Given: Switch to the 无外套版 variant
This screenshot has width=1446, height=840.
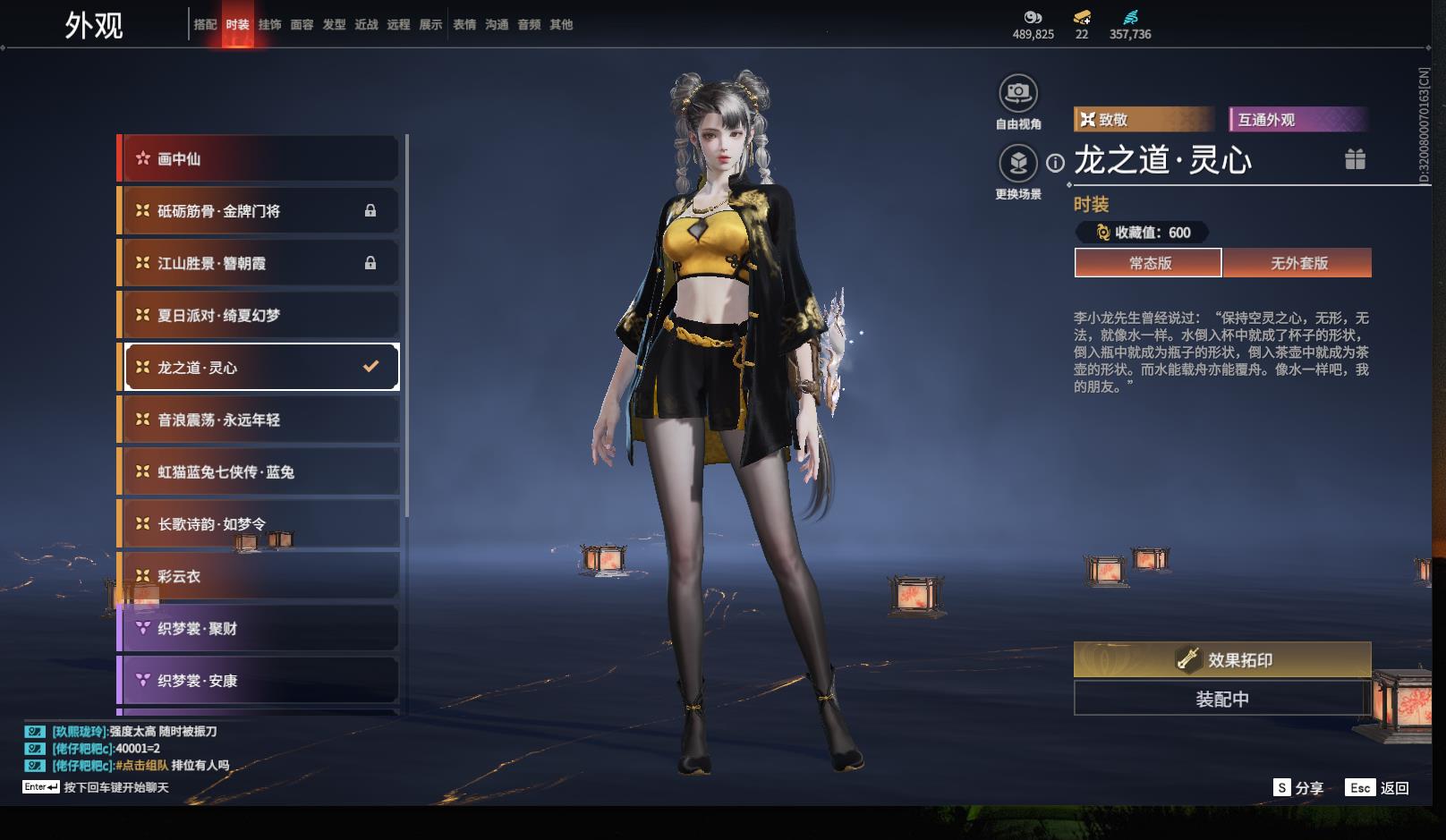Looking at the screenshot, I should coord(1298,263).
